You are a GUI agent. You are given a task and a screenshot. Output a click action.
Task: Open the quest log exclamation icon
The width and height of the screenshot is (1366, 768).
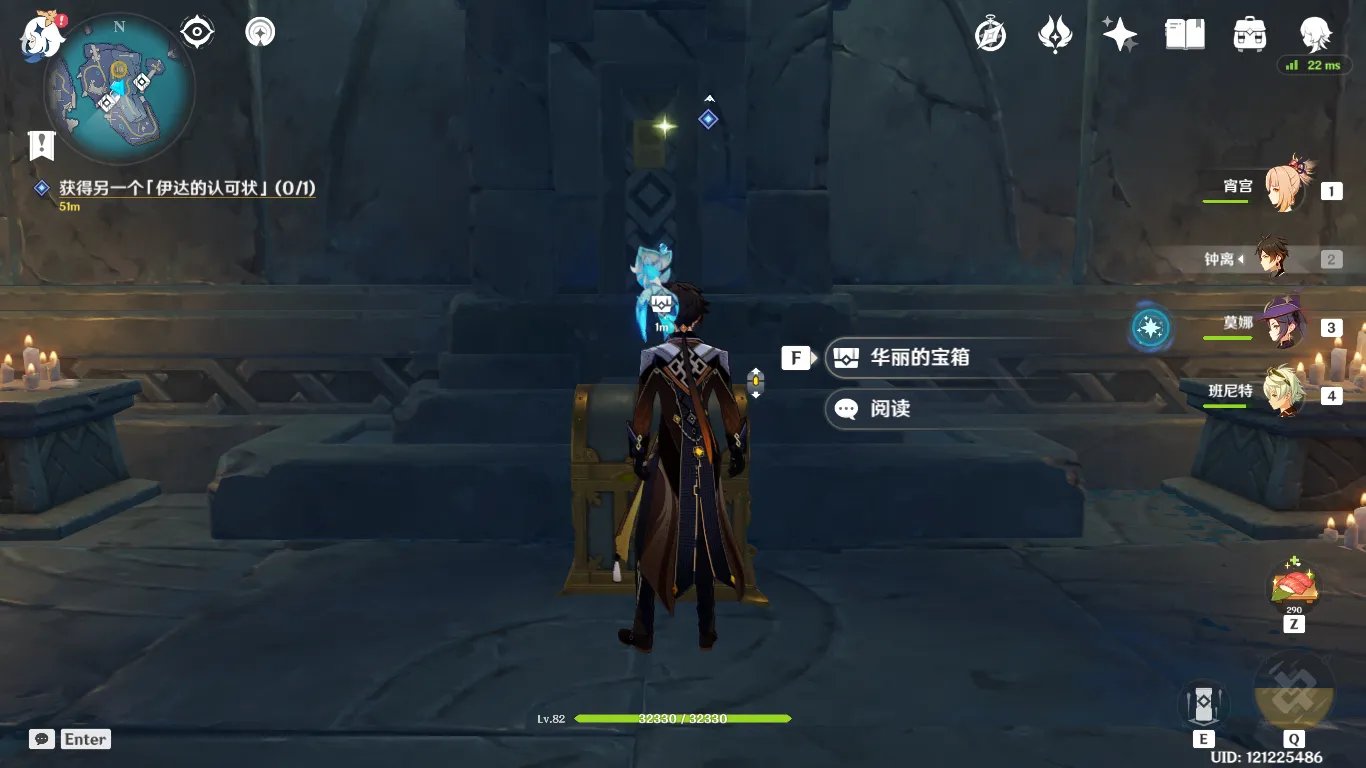(41, 146)
